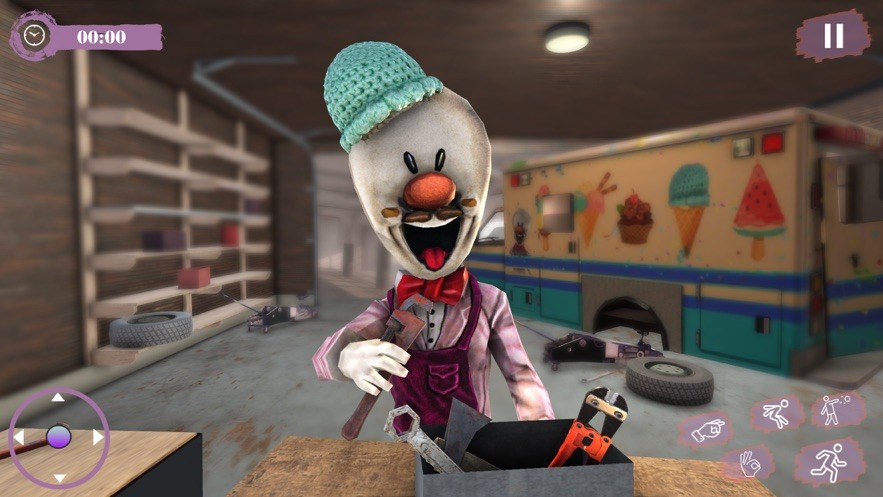Tap the joystick's left arrow
The width and height of the screenshot is (883, 497).
coord(18,437)
